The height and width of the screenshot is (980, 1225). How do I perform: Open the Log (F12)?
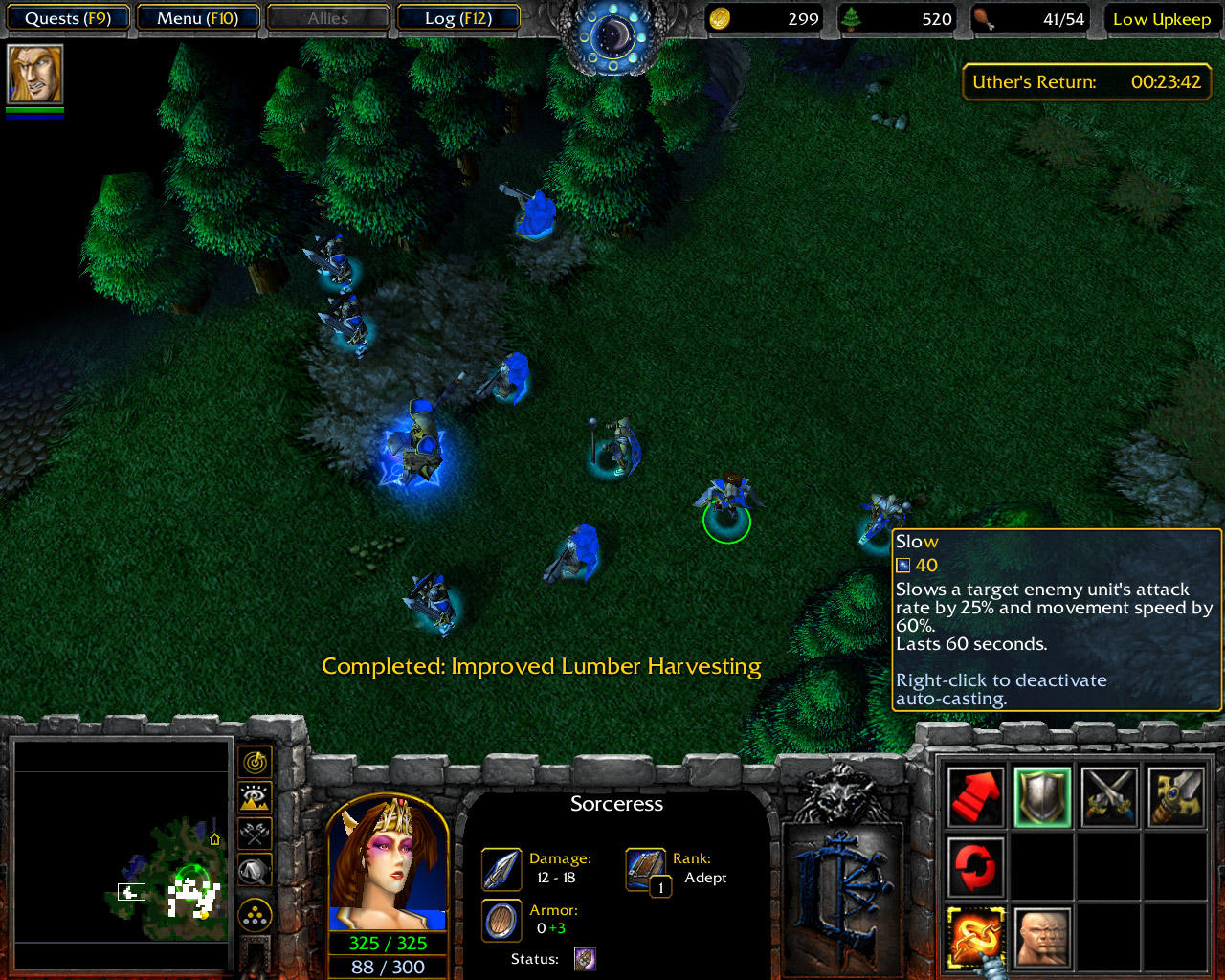coord(459,17)
